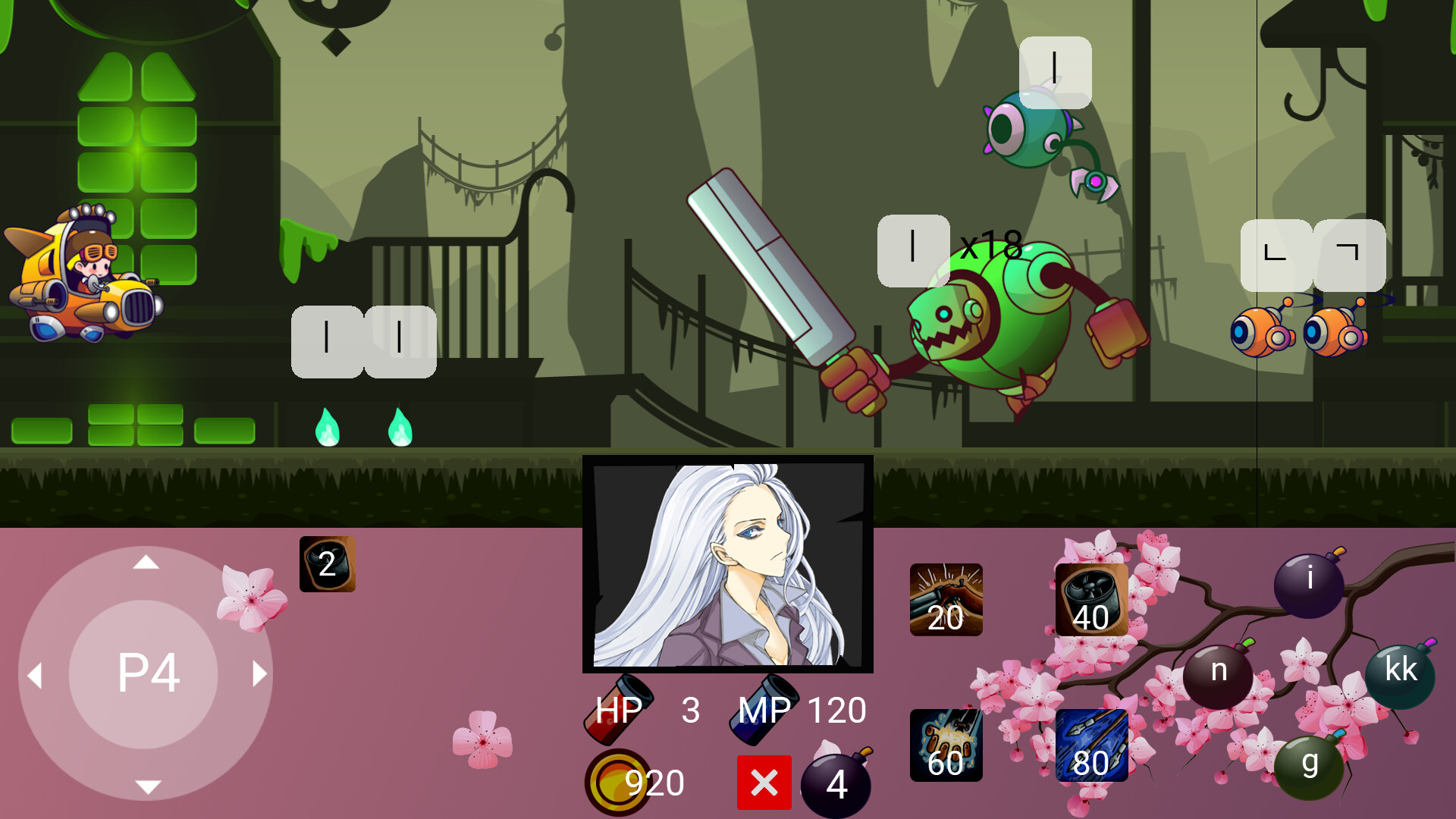
Task: Use the black barrel skill costing 40 MP
Action: coord(1090,601)
